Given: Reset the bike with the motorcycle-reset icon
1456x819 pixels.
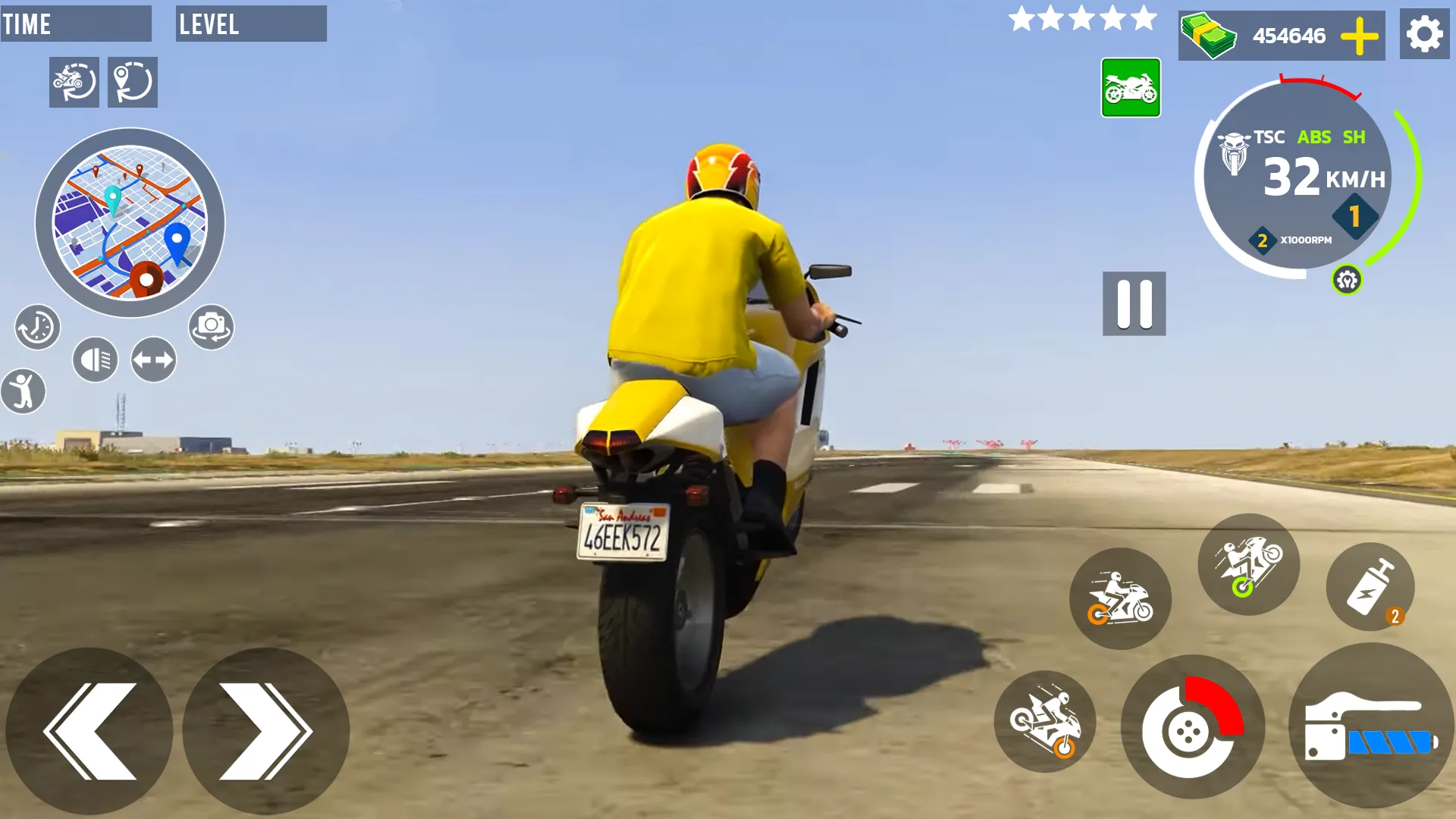Looking at the screenshot, I should point(74,82).
